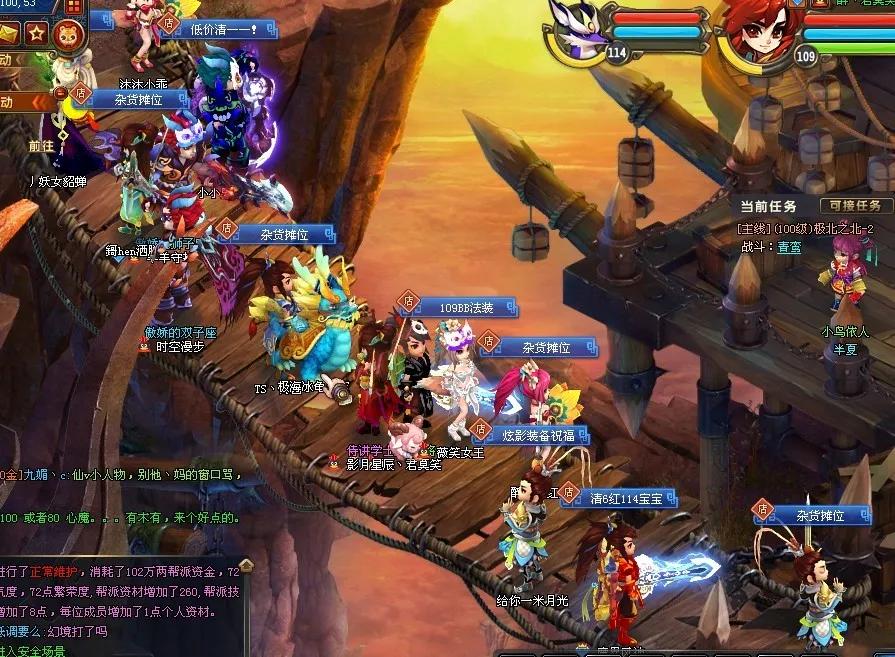Open the 109BB法装 stall sign
Image resolution: width=895 pixels, height=657 pixels.
coord(465,307)
